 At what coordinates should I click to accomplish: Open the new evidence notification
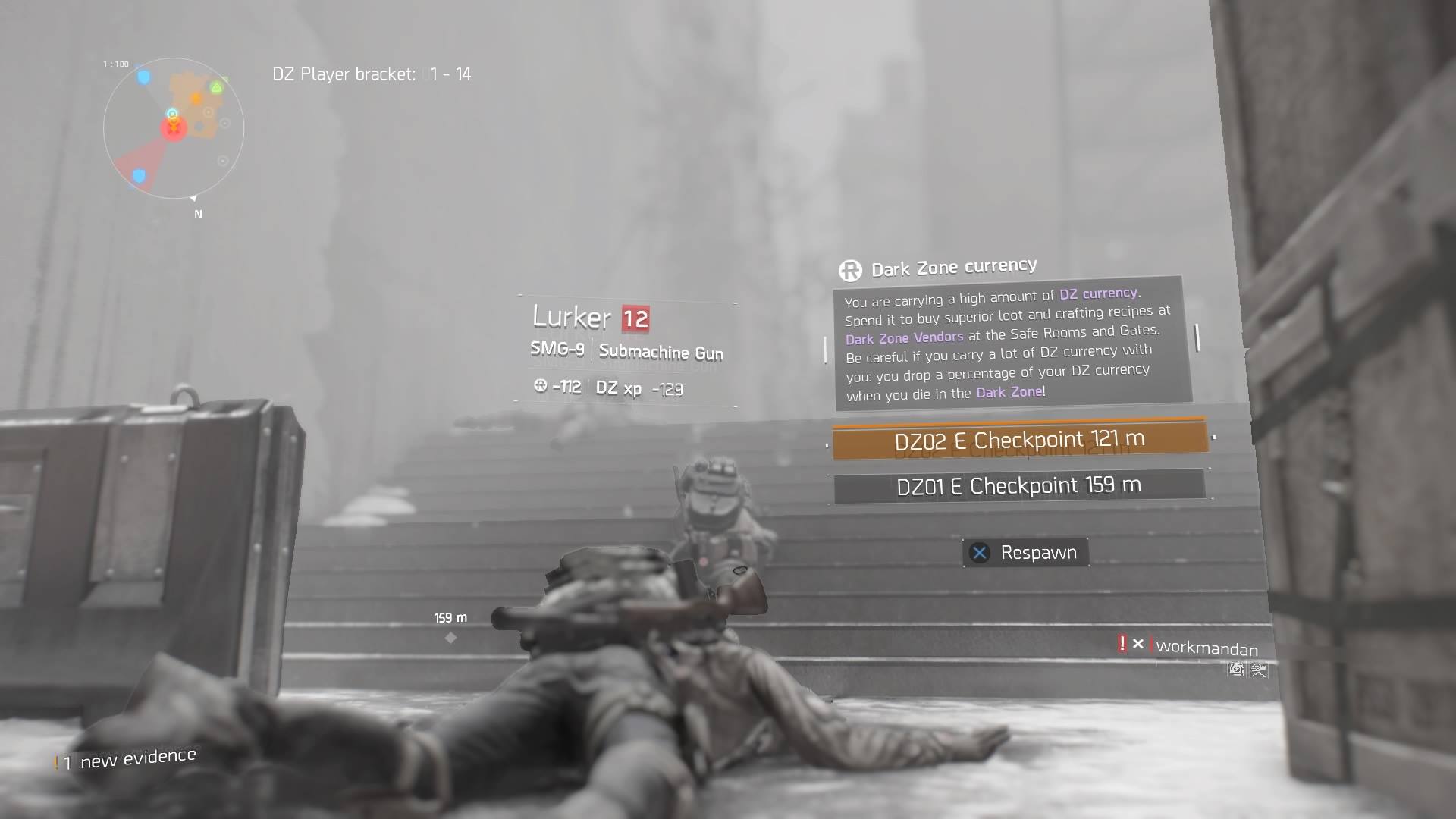(x=127, y=759)
